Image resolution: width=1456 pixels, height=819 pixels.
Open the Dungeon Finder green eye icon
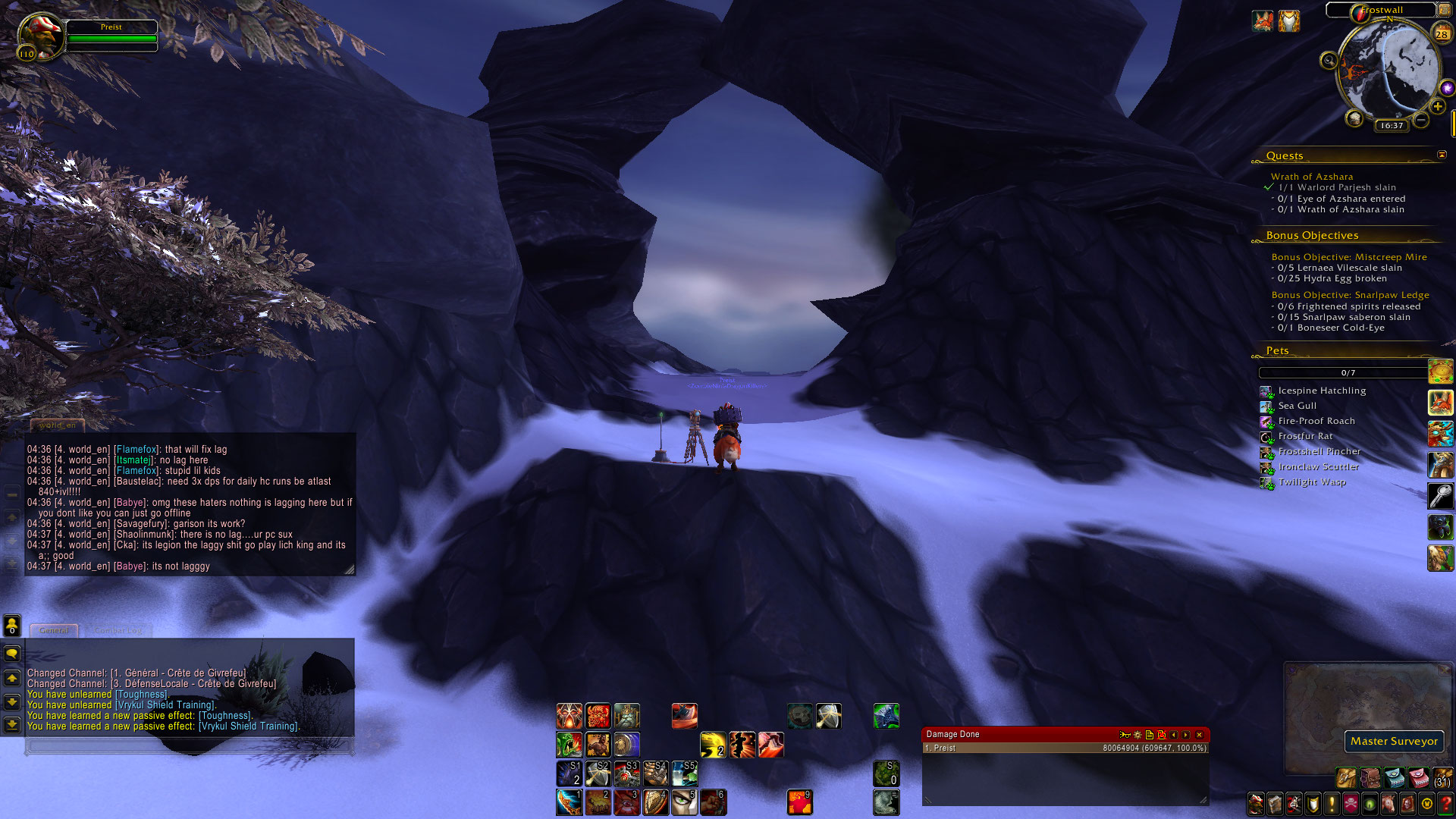(x=1371, y=805)
